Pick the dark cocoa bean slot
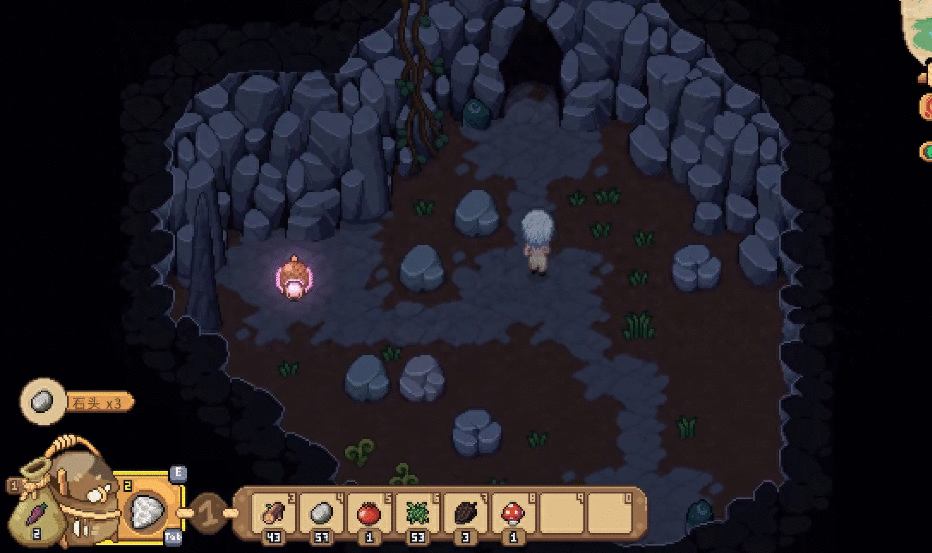The width and height of the screenshot is (932, 553). point(465,513)
